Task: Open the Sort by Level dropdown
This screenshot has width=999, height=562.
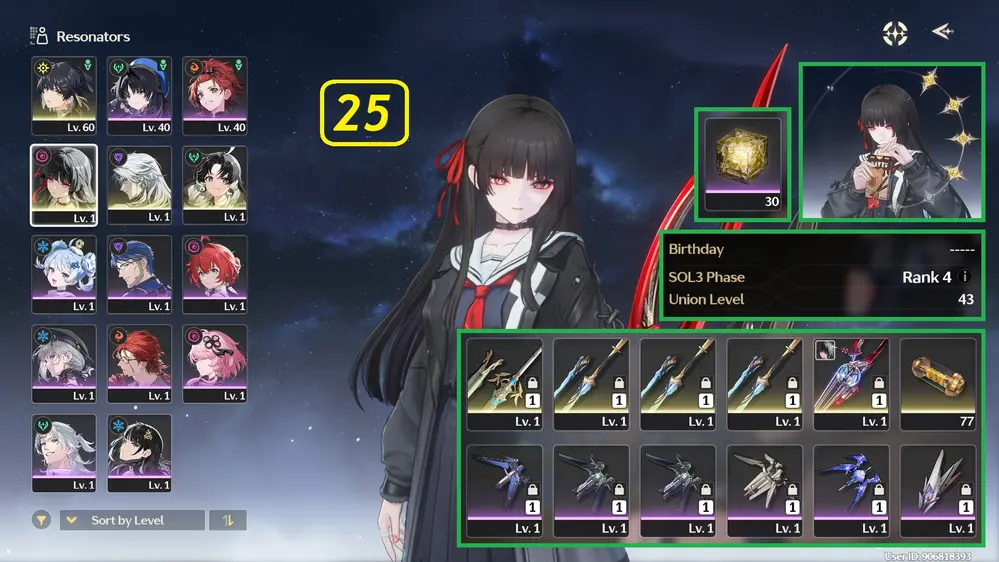Action: 132,520
